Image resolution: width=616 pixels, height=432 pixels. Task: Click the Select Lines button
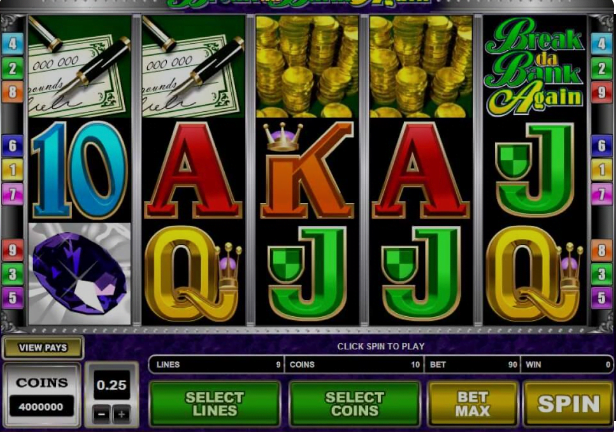pos(214,403)
